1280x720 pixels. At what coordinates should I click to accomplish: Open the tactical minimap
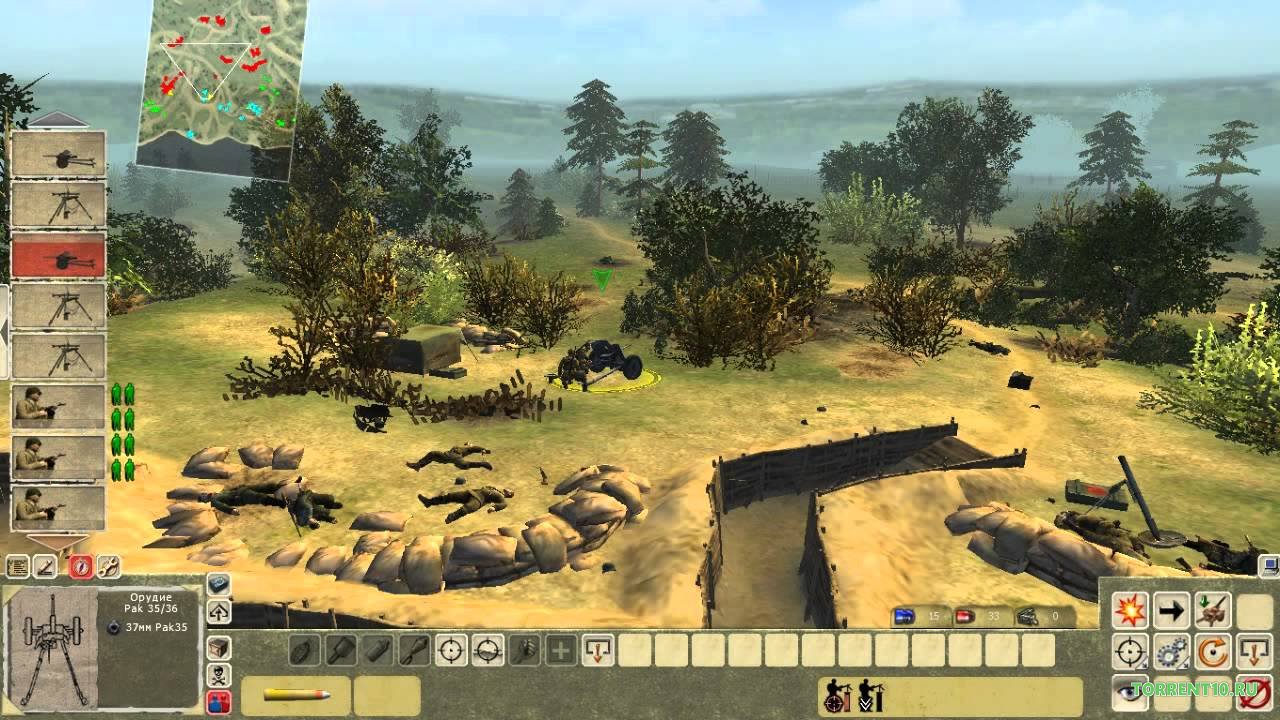pyautogui.click(x=218, y=85)
